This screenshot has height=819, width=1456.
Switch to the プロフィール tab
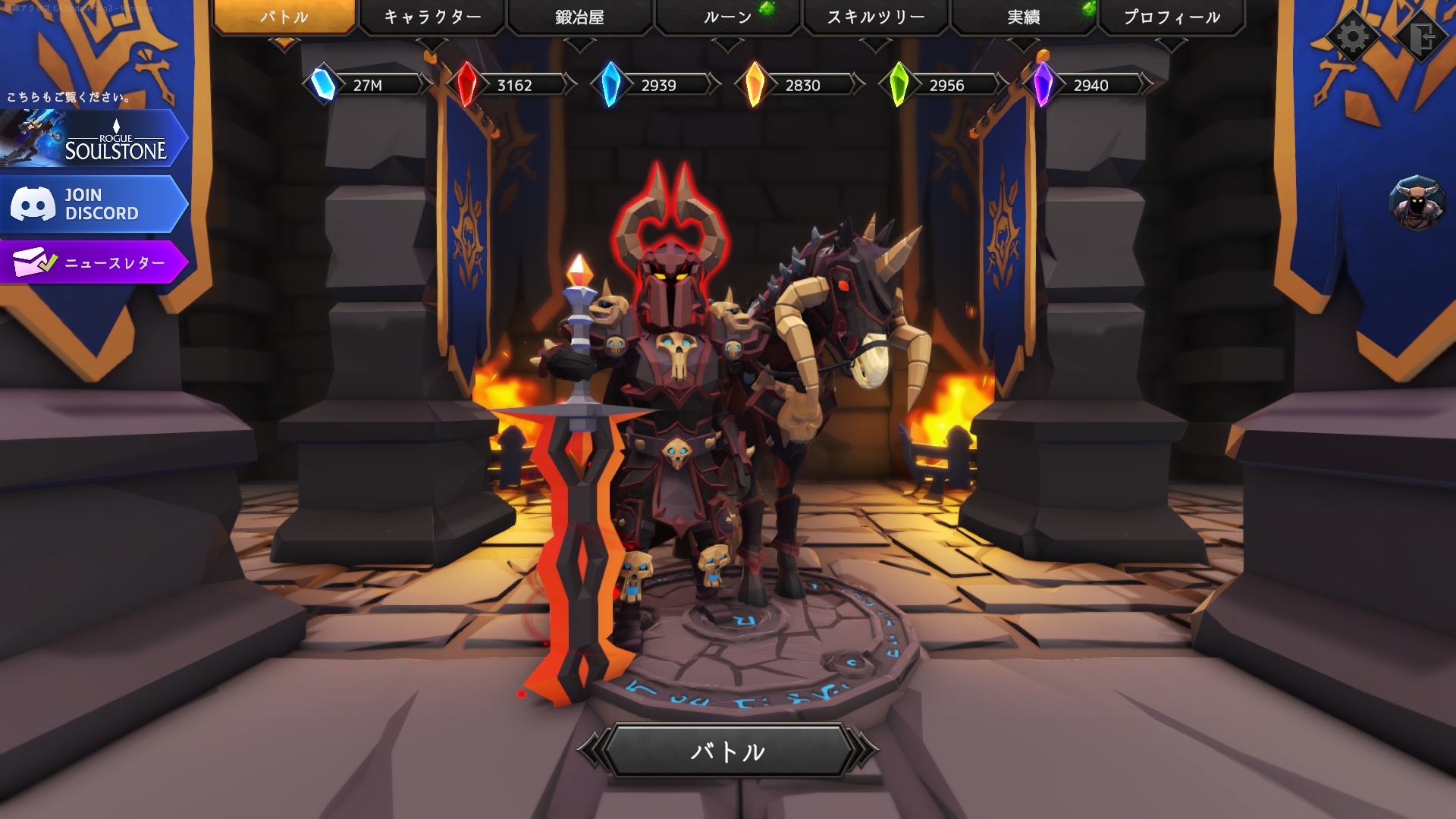[x=1171, y=17]
